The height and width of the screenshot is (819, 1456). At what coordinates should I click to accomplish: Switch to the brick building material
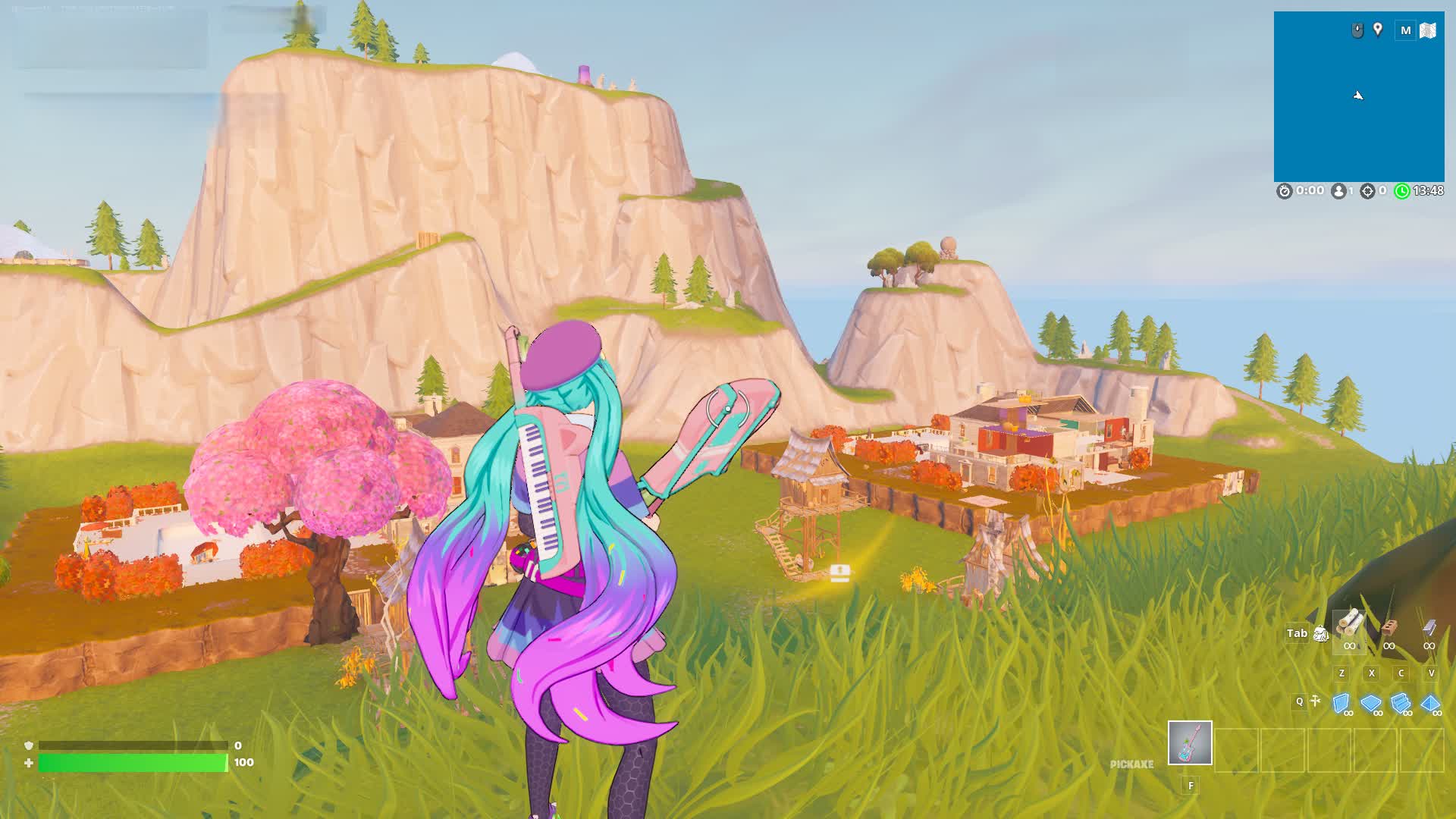click(x=1389, y=628)
